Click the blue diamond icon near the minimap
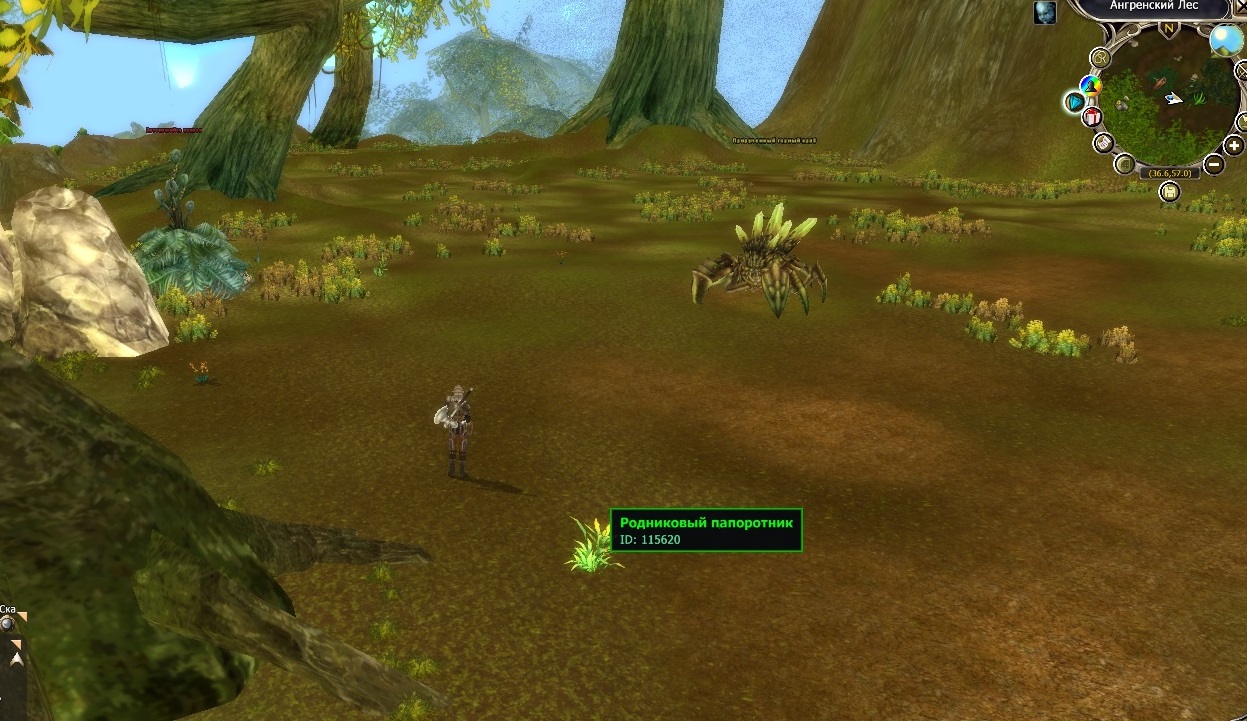Image resolution: width=1247 pixels, height=721 pixels. click(x=1075, y=101)
